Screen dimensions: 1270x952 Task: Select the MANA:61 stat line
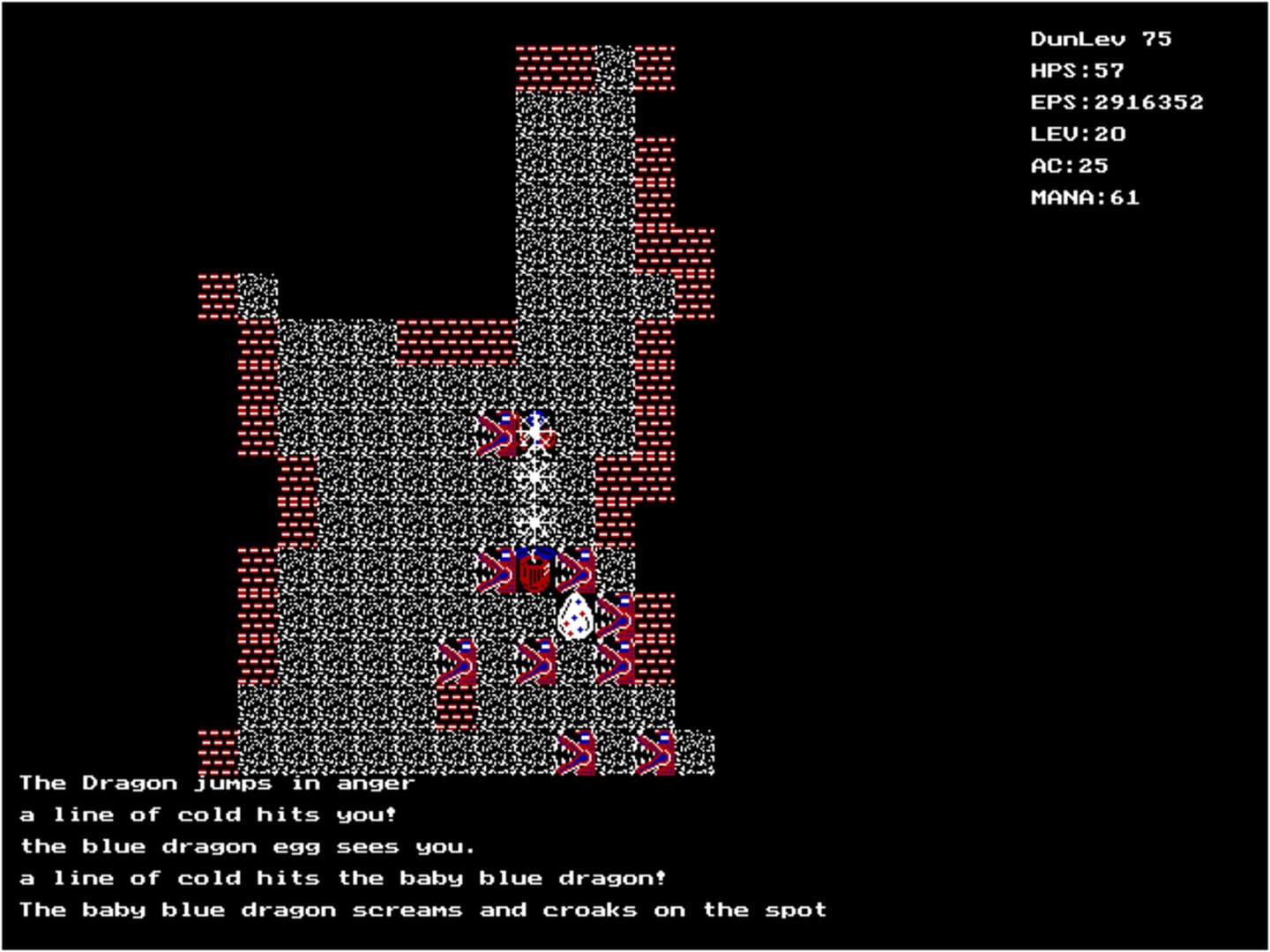coord(1085,197)
